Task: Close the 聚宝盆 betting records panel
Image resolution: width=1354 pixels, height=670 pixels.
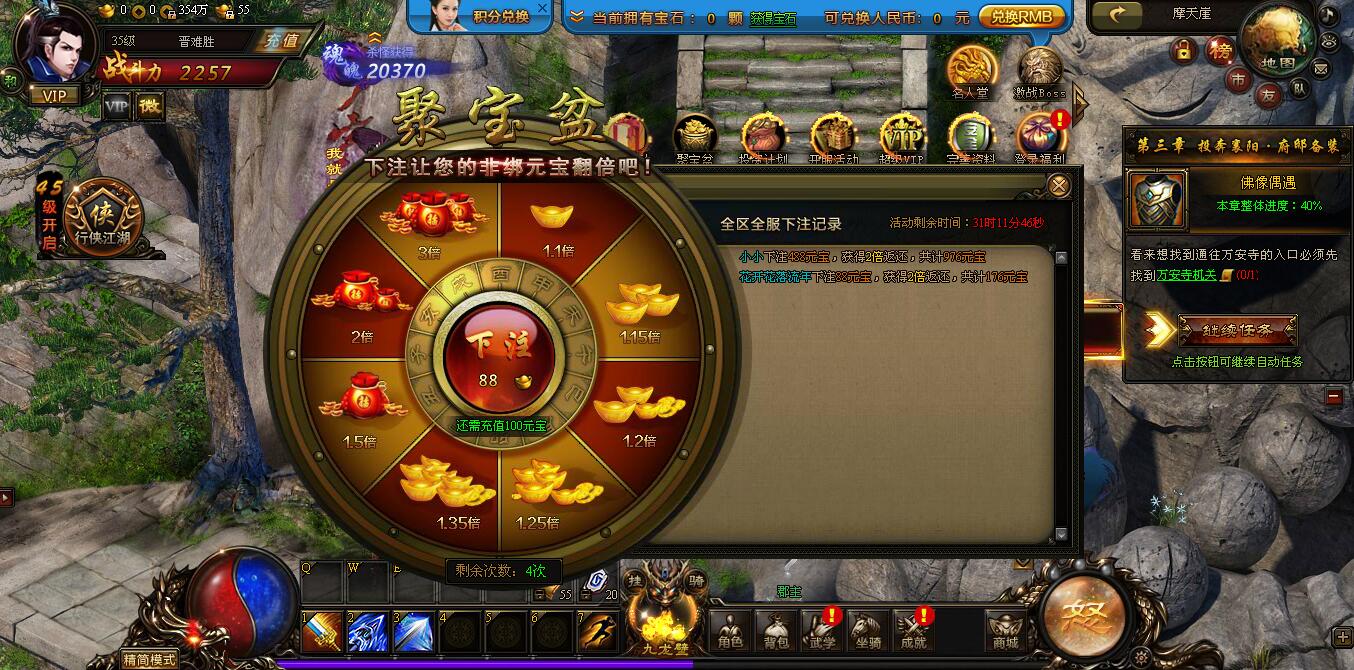Action: 1059,186
